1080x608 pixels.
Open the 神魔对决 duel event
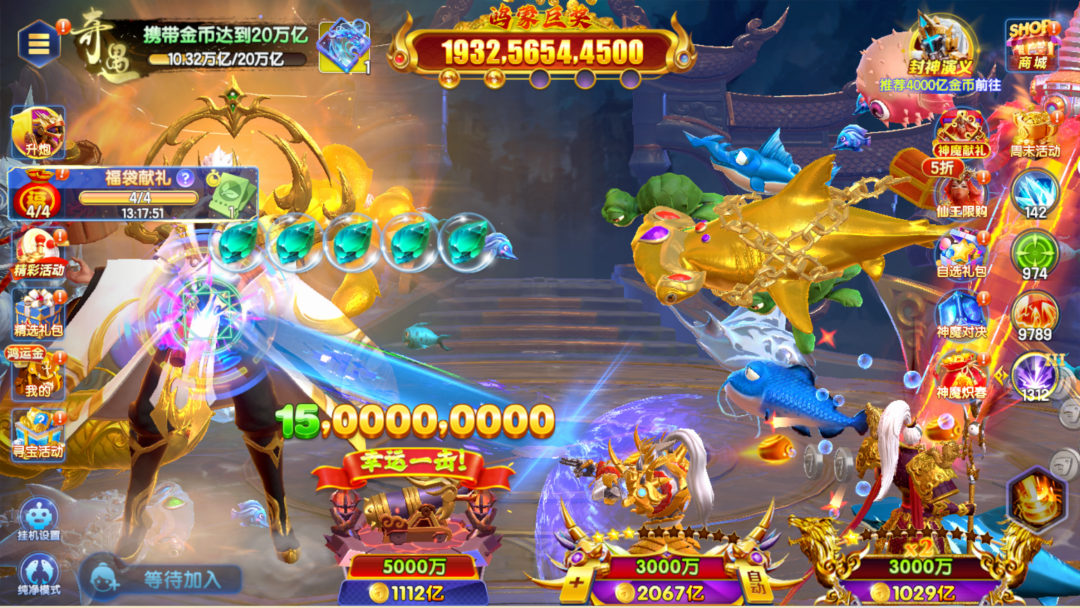pyautogui.click(x=962, y=314)
